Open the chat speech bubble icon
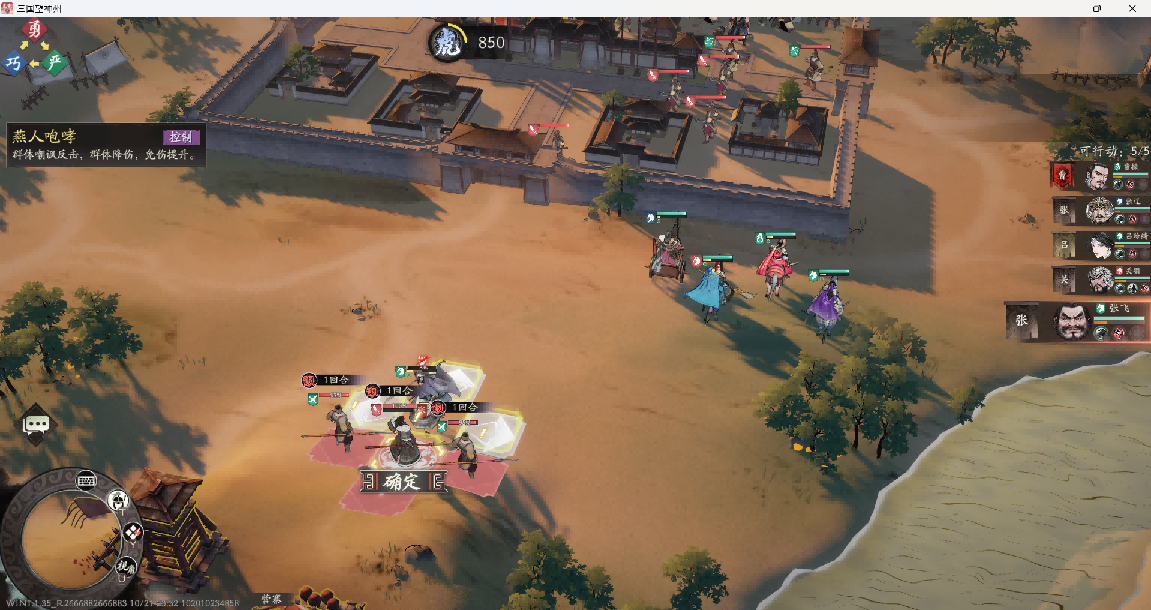This screenshot has height=610, width=1151. pos(37,425)
